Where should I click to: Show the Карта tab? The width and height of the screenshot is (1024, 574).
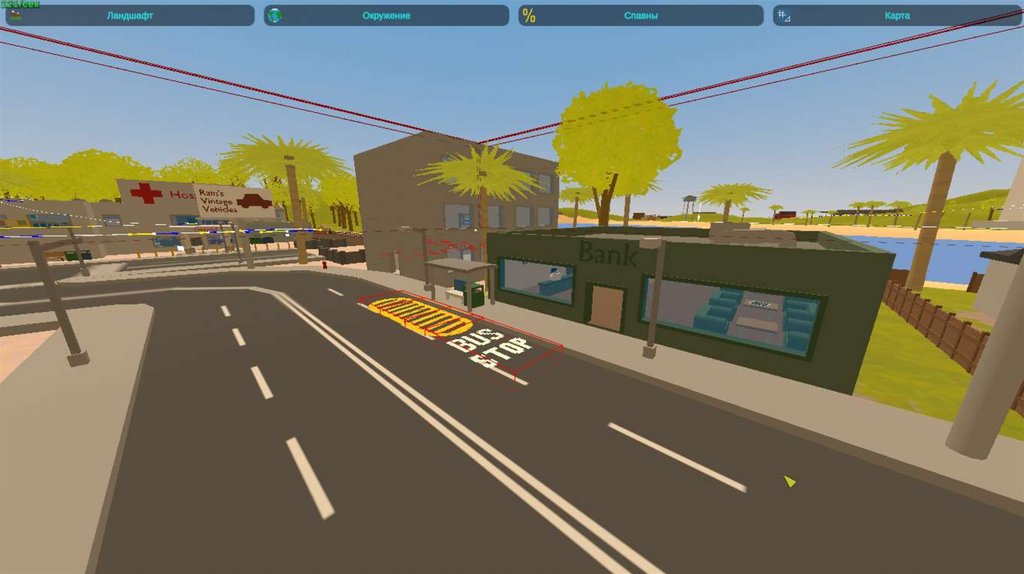pyautogui.click(x=897, y=16)
